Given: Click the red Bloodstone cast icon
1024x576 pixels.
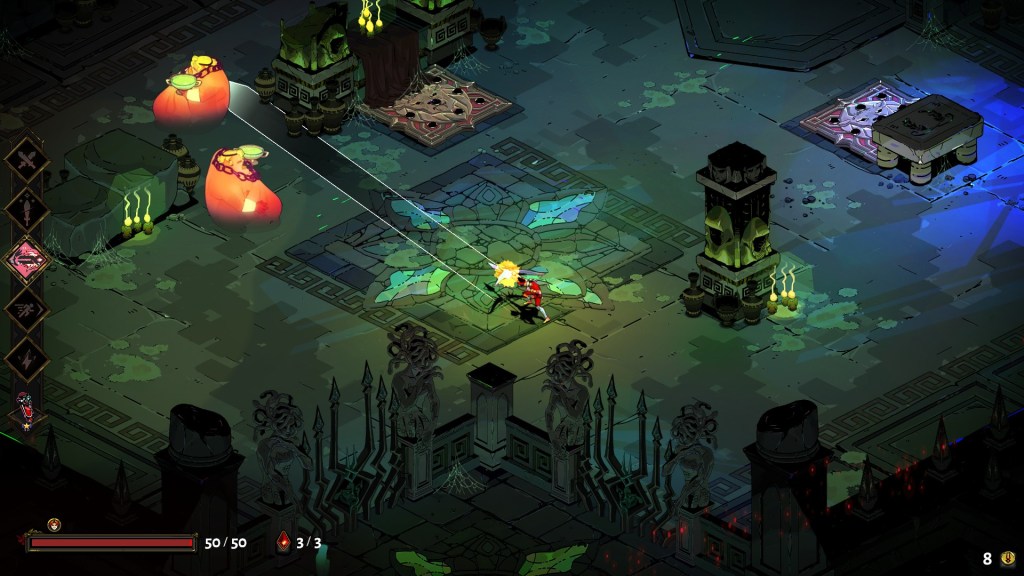Looking at the screenshot, I should click(x=283, y=543).
